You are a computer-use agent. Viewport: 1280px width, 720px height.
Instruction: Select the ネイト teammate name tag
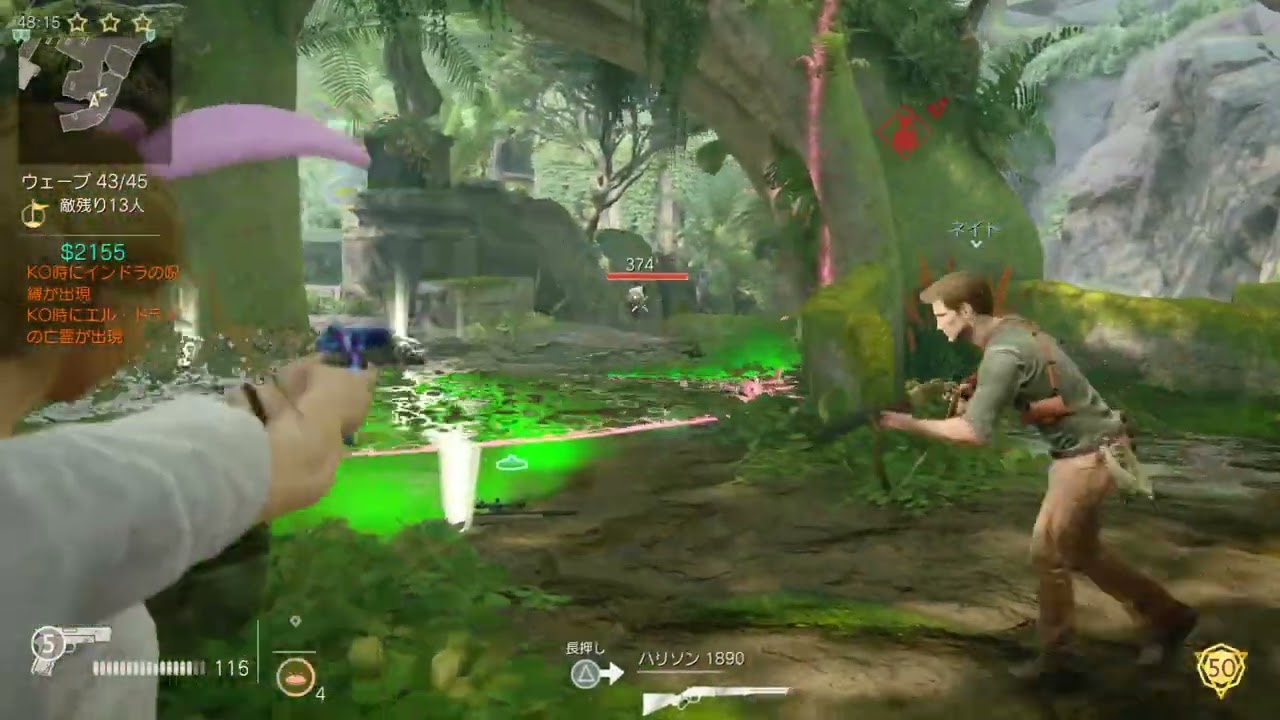click(974, 230)
